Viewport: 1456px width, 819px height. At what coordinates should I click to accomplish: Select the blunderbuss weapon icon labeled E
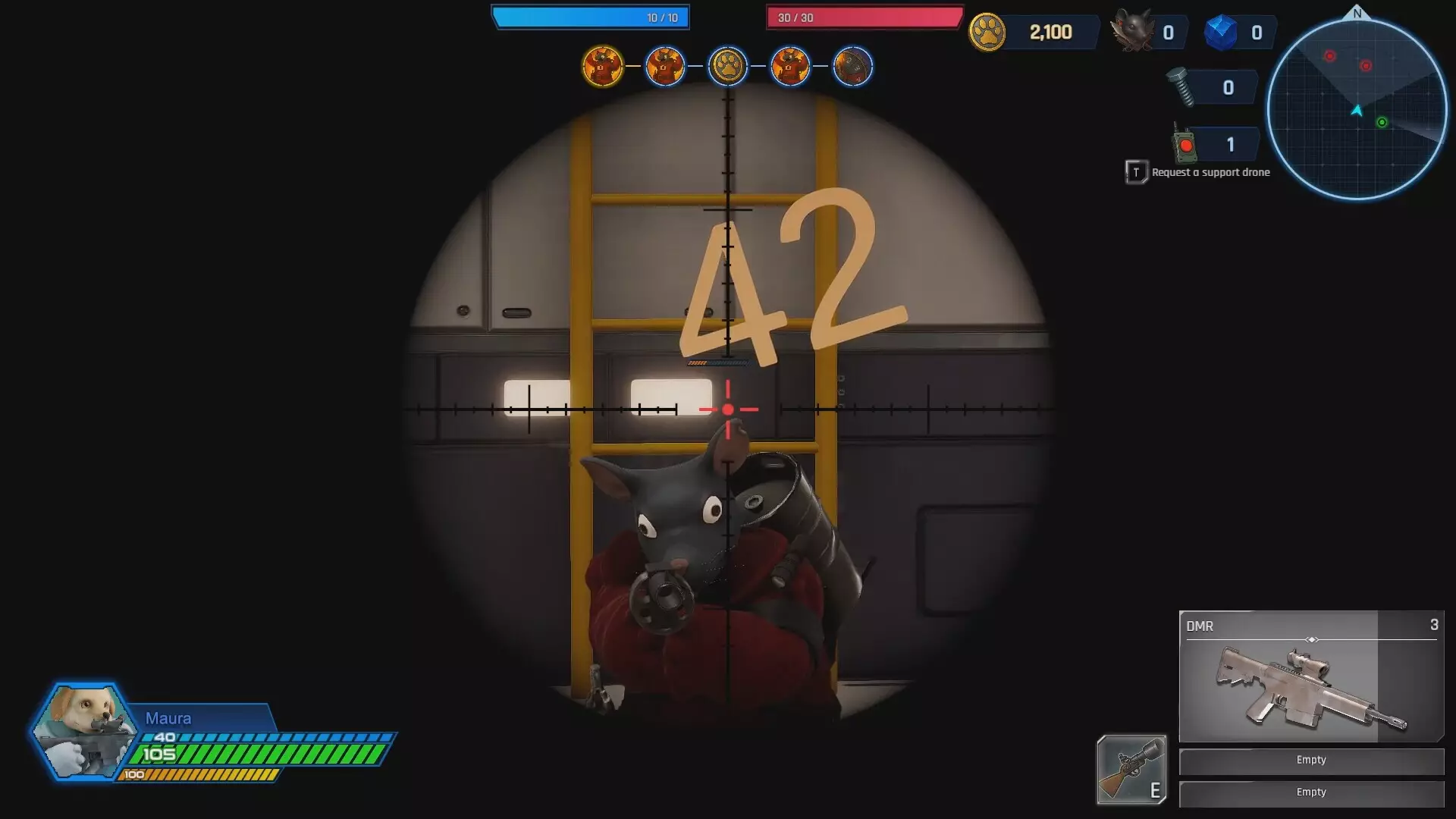pos(1131,770)
